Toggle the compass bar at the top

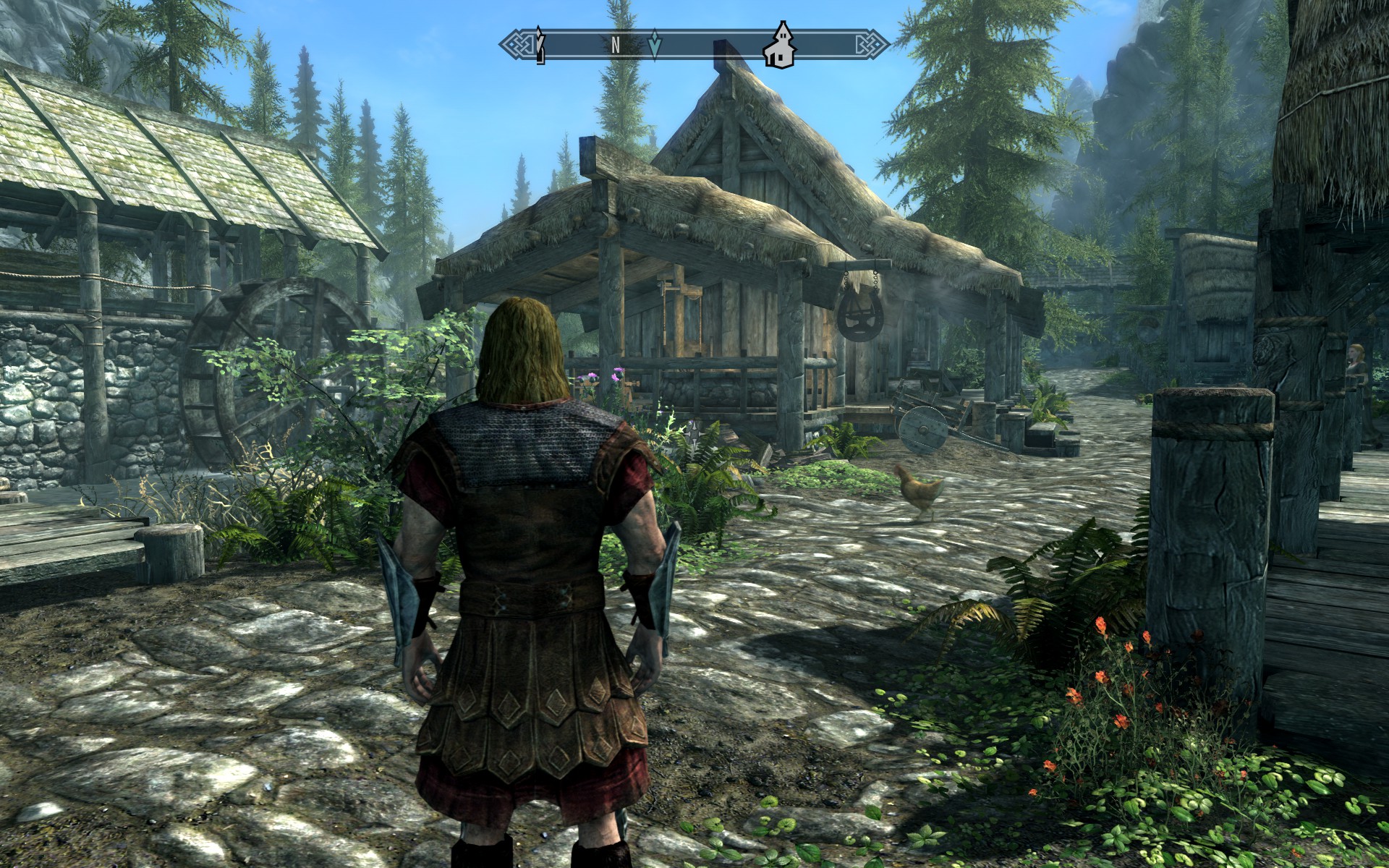[694, 45]
